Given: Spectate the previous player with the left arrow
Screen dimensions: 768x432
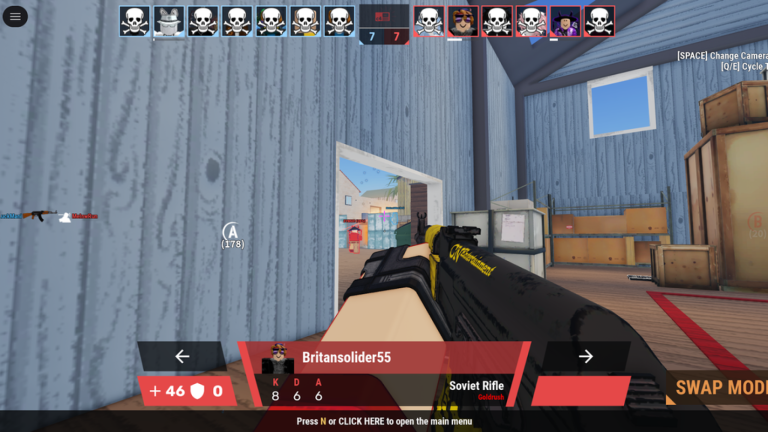Looking at the screenshot, I should tap(182, 356).
